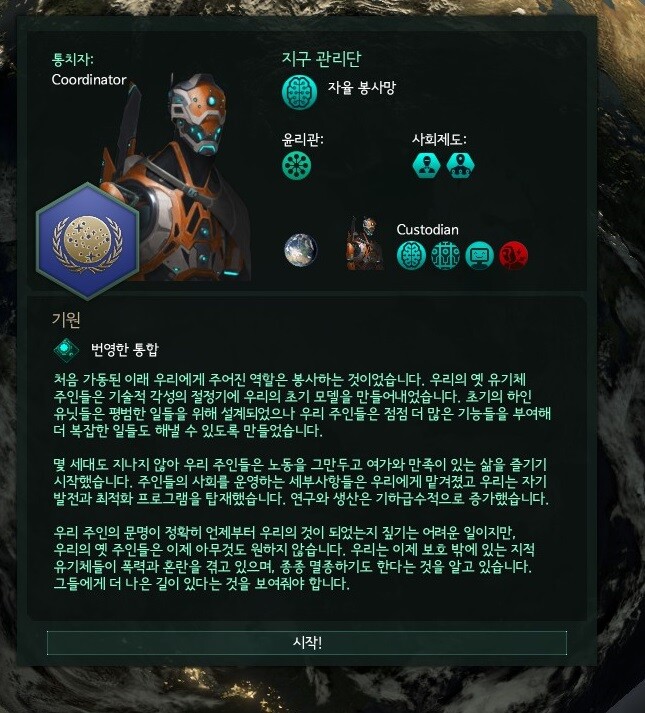
Task: Inspect the Custodian brain trait icon
Action: pos(412,256)
